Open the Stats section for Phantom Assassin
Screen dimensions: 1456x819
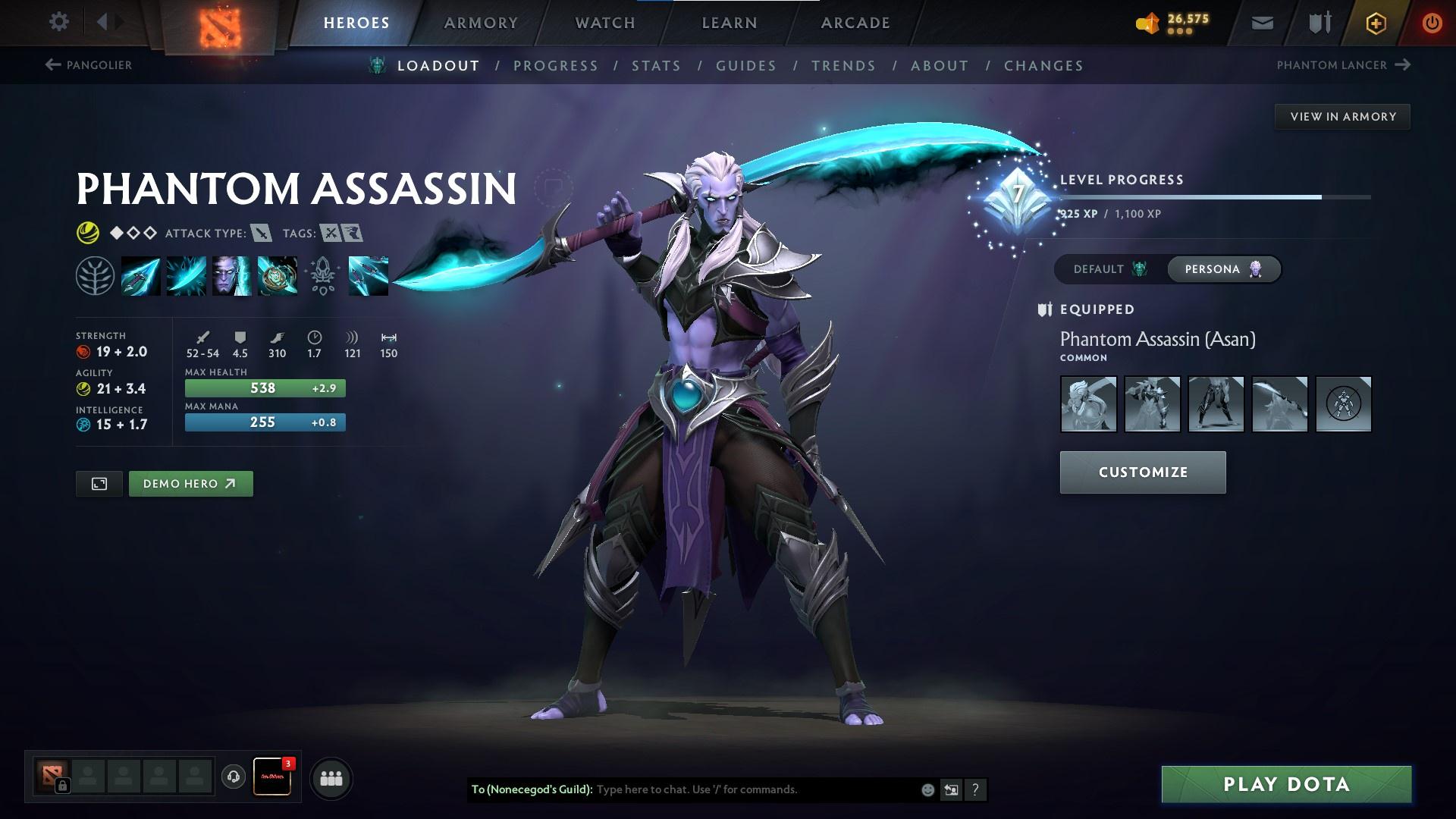[x=656, y=65]
